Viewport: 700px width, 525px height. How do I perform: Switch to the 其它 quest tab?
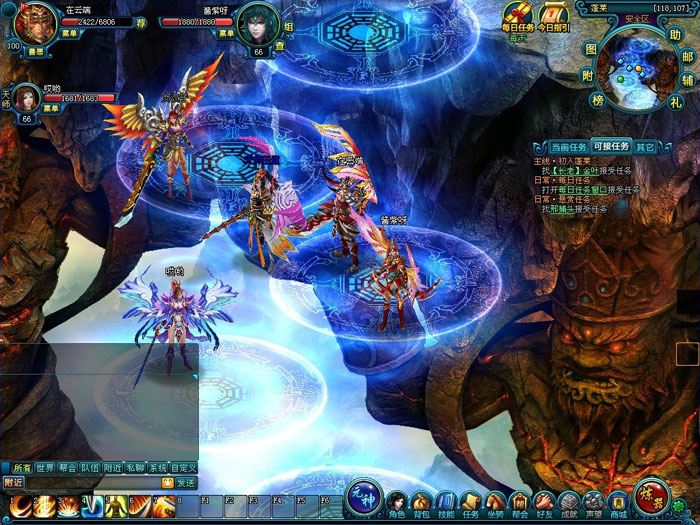point(645,147)
